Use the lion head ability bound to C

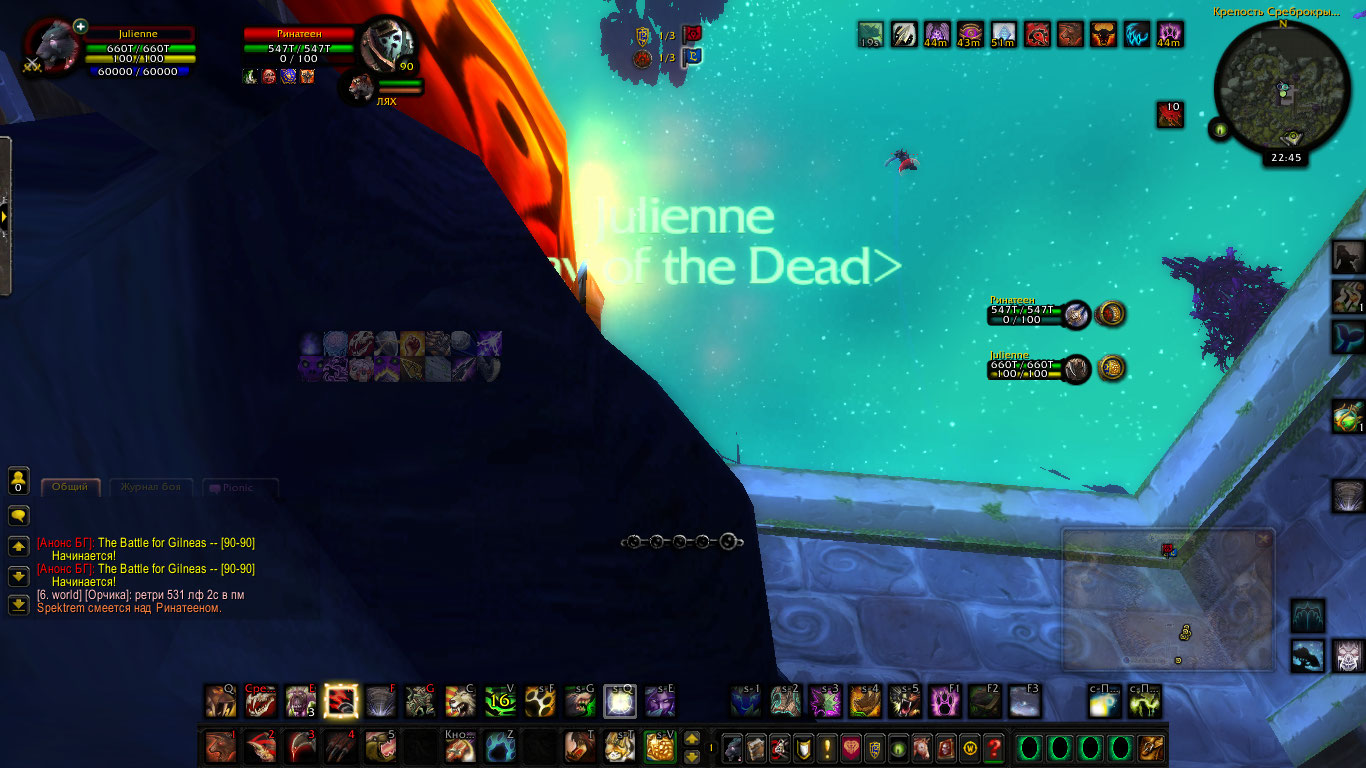[460, 701]
